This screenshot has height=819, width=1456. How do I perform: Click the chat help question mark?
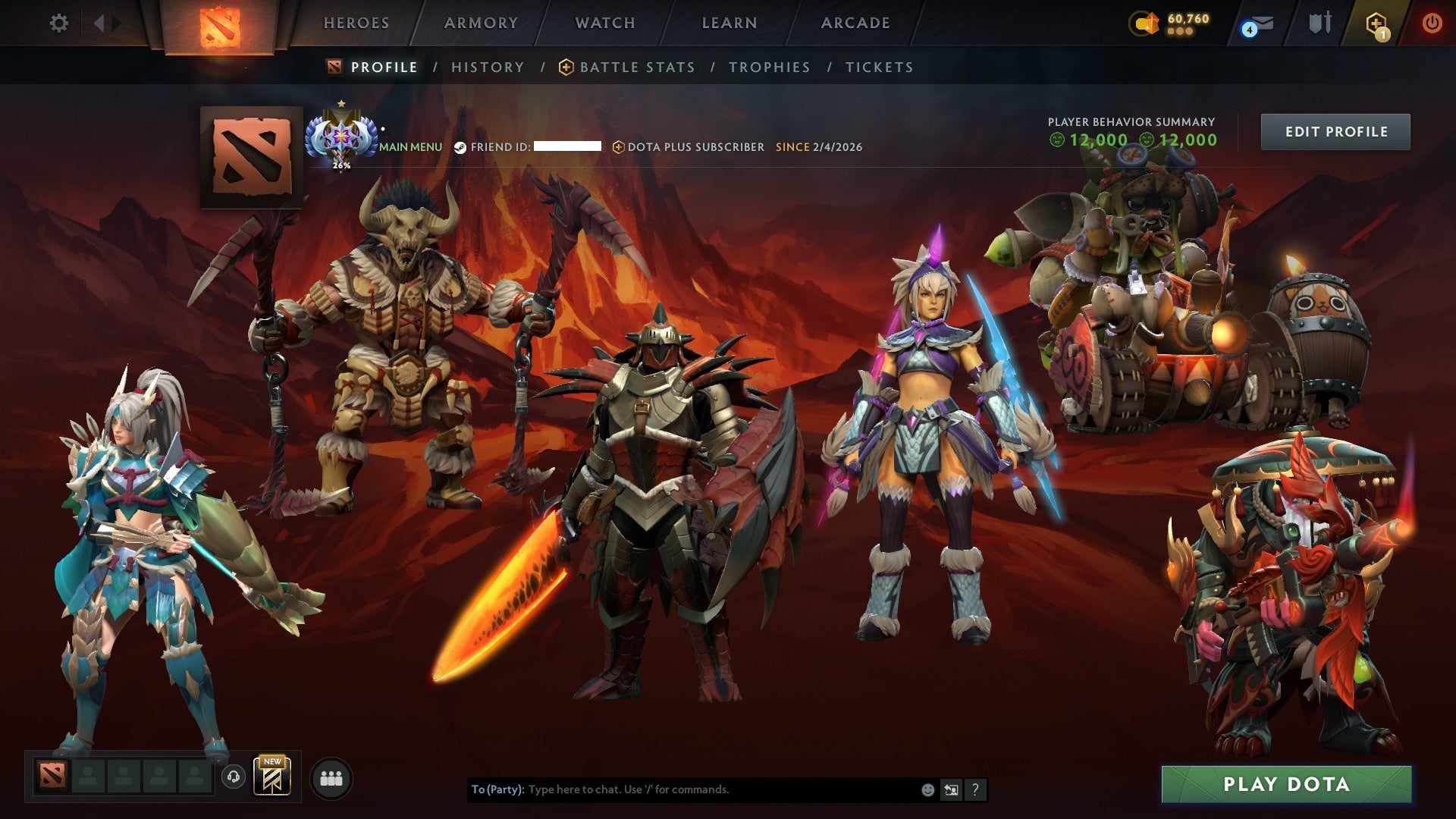point(975,789)
